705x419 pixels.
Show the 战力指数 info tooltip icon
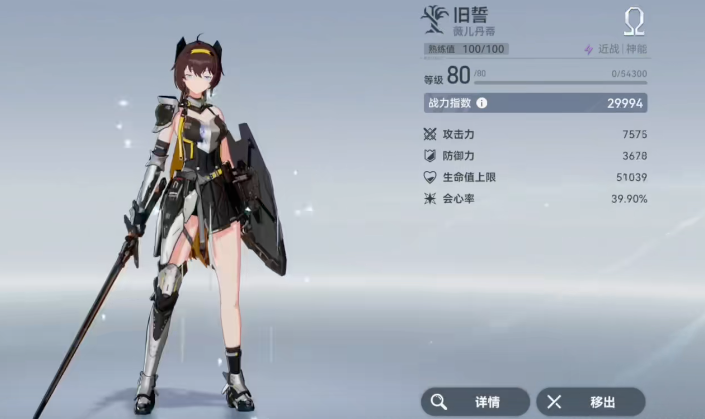tap(482, 103)
